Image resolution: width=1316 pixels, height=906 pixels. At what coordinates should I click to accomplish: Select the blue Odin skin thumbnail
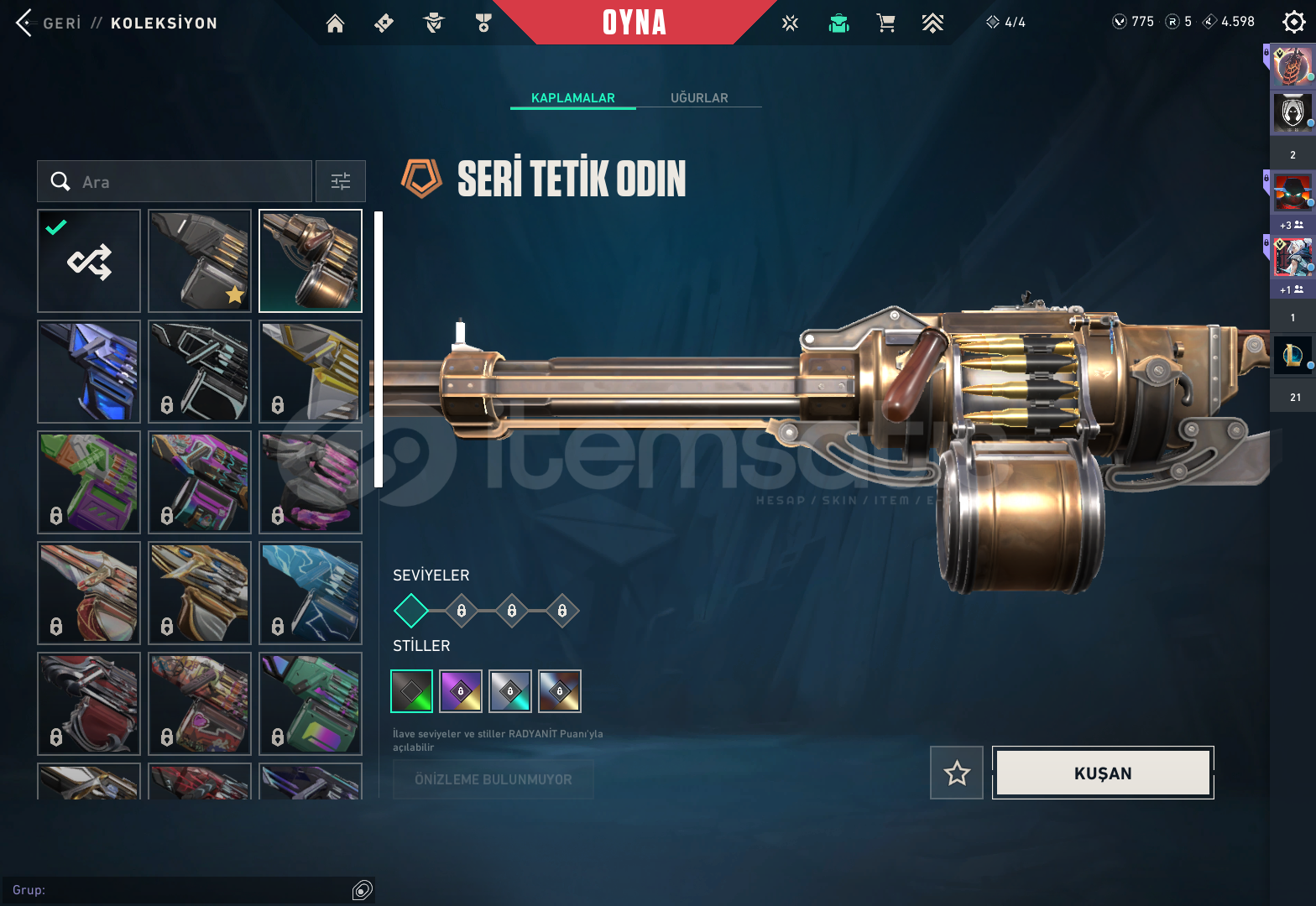(x=89, y=372)
